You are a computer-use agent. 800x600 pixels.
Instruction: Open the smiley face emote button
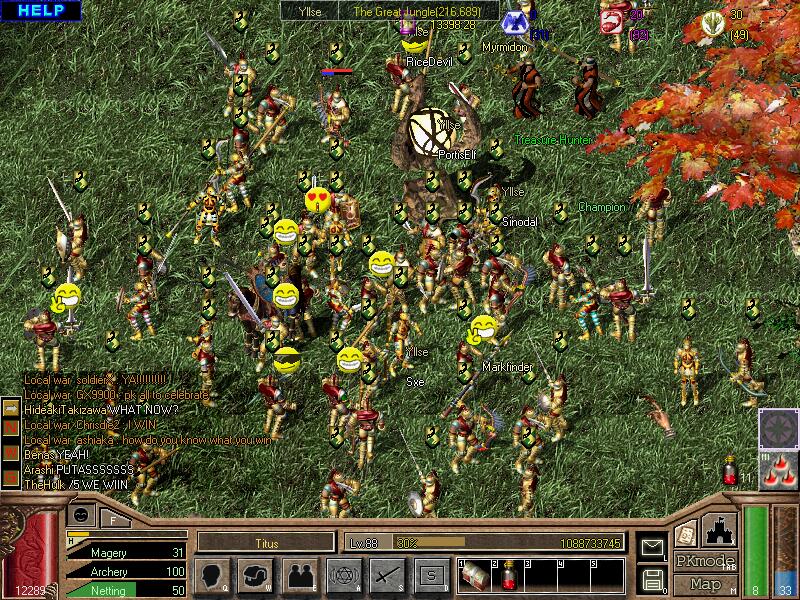82,513
